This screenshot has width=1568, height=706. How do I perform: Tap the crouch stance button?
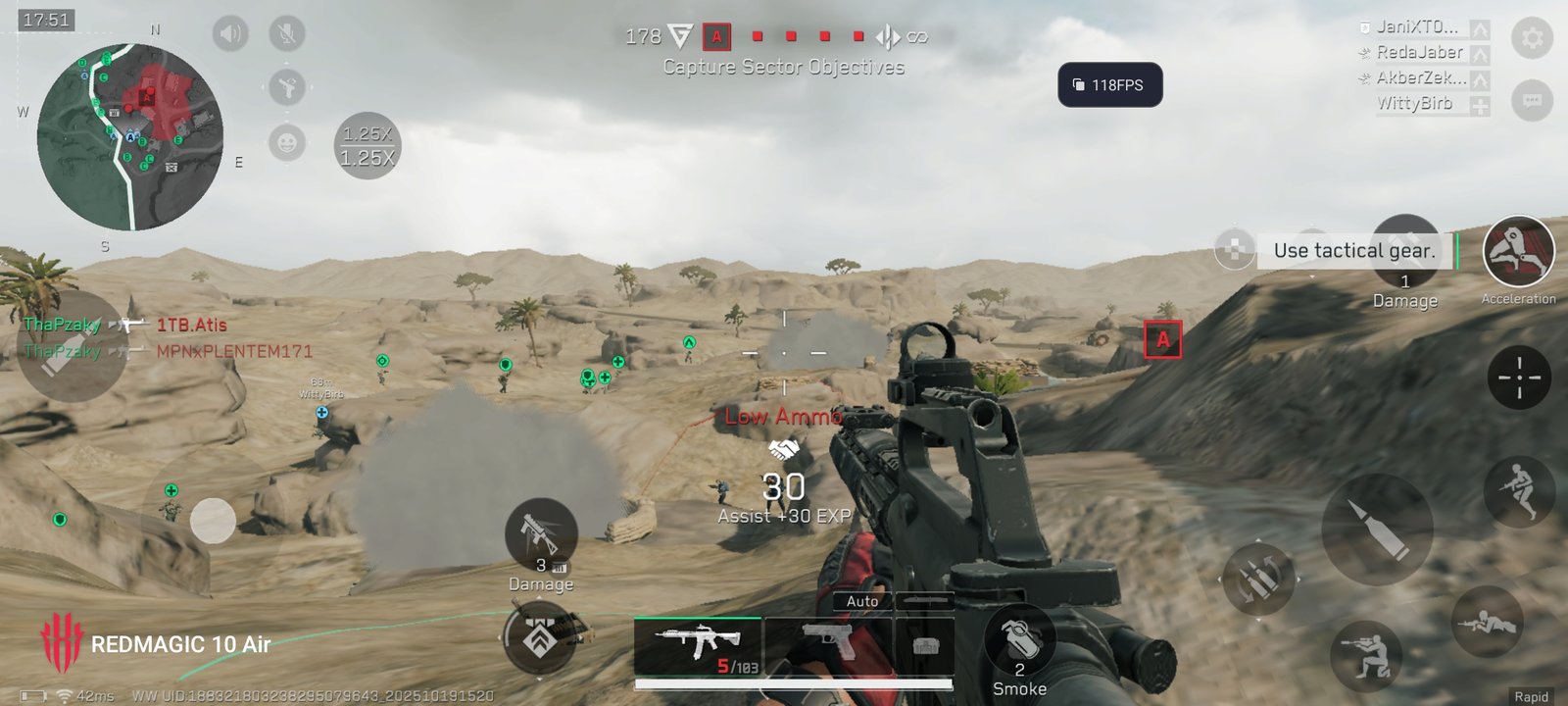coord(1366,652)
